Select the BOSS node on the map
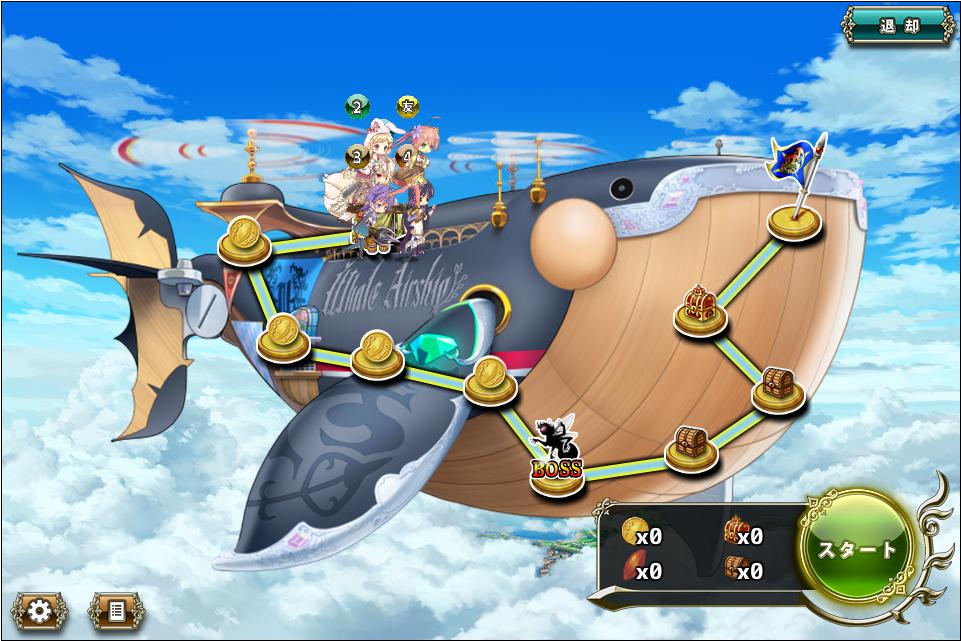 coord(557,470)
